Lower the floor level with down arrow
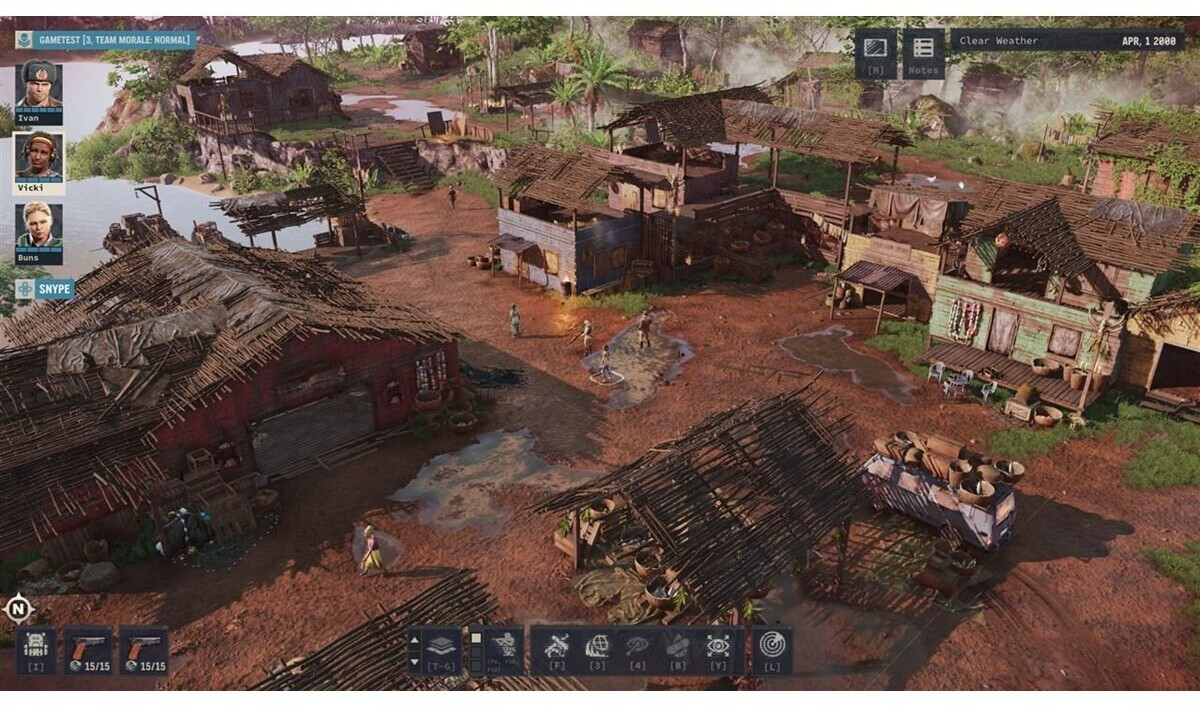The width and height of the screenshot is (1200, 708). [x=415, y=661]
